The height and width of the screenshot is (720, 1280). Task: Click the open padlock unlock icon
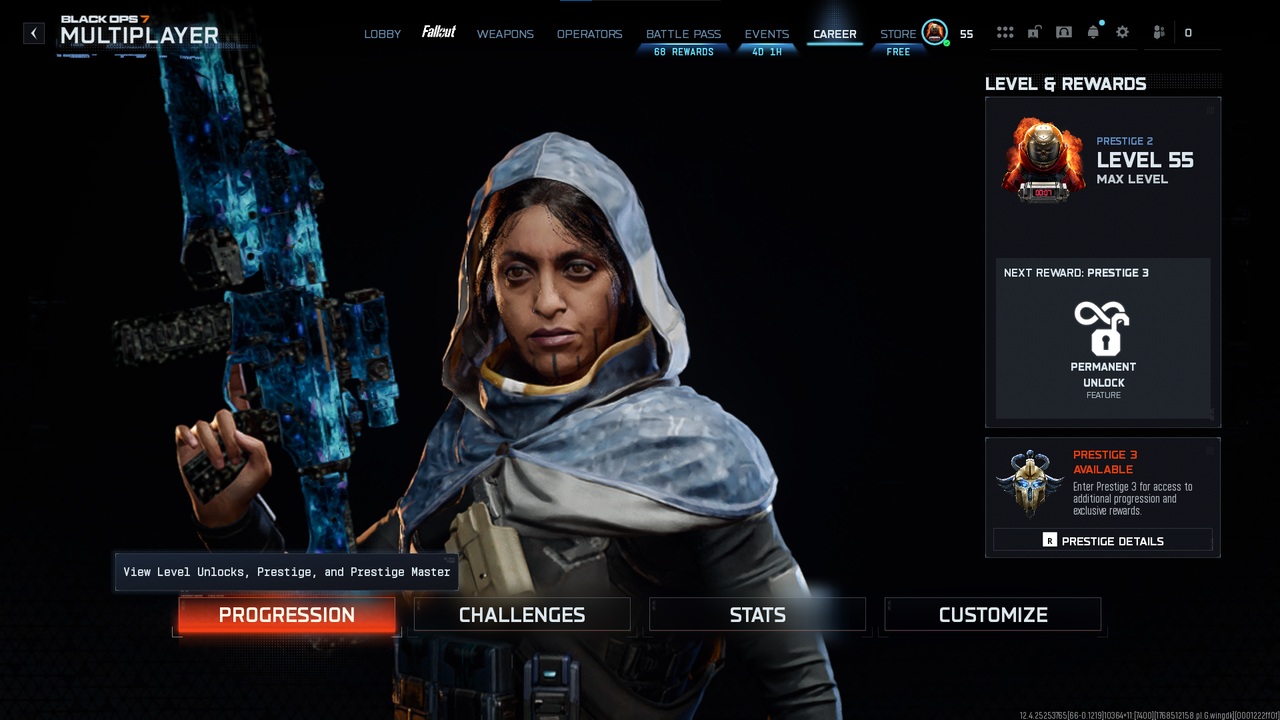coord(1034,33)
